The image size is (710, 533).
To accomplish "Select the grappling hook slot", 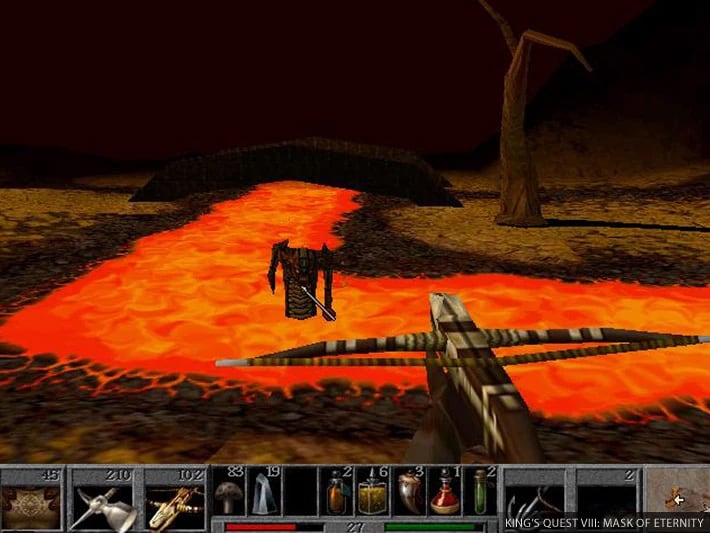I will [536, 497].
